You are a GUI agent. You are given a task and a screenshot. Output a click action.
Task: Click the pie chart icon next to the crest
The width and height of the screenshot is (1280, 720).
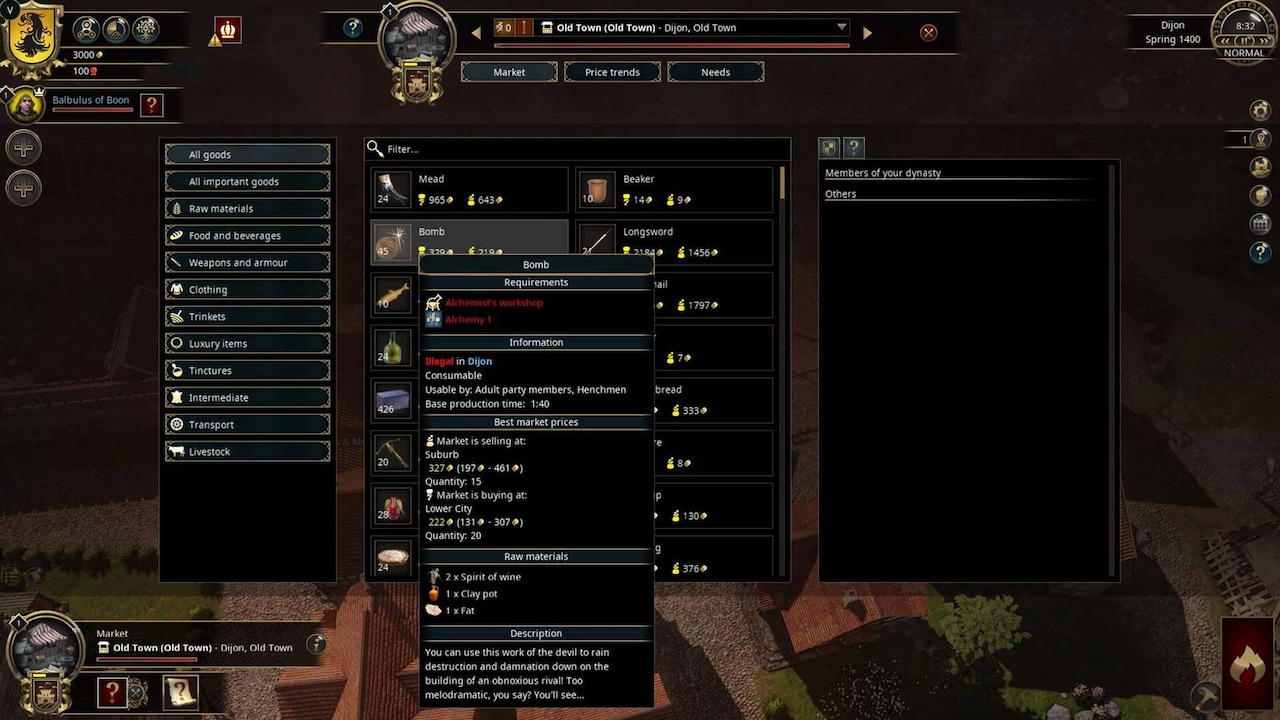click(116, 28)
